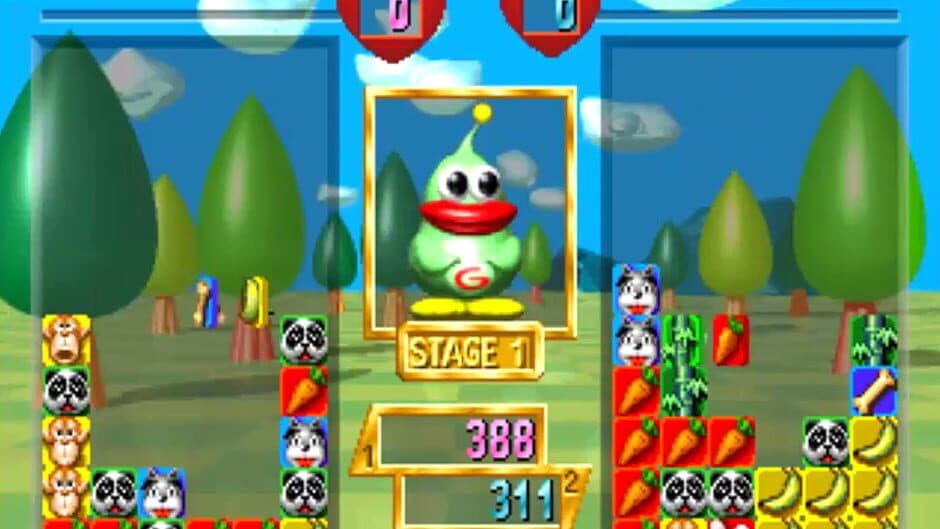940x529 pixels.
Task: Pick the panda tile sandwiched between monkey tiles
Action: [x=66, y=391]
